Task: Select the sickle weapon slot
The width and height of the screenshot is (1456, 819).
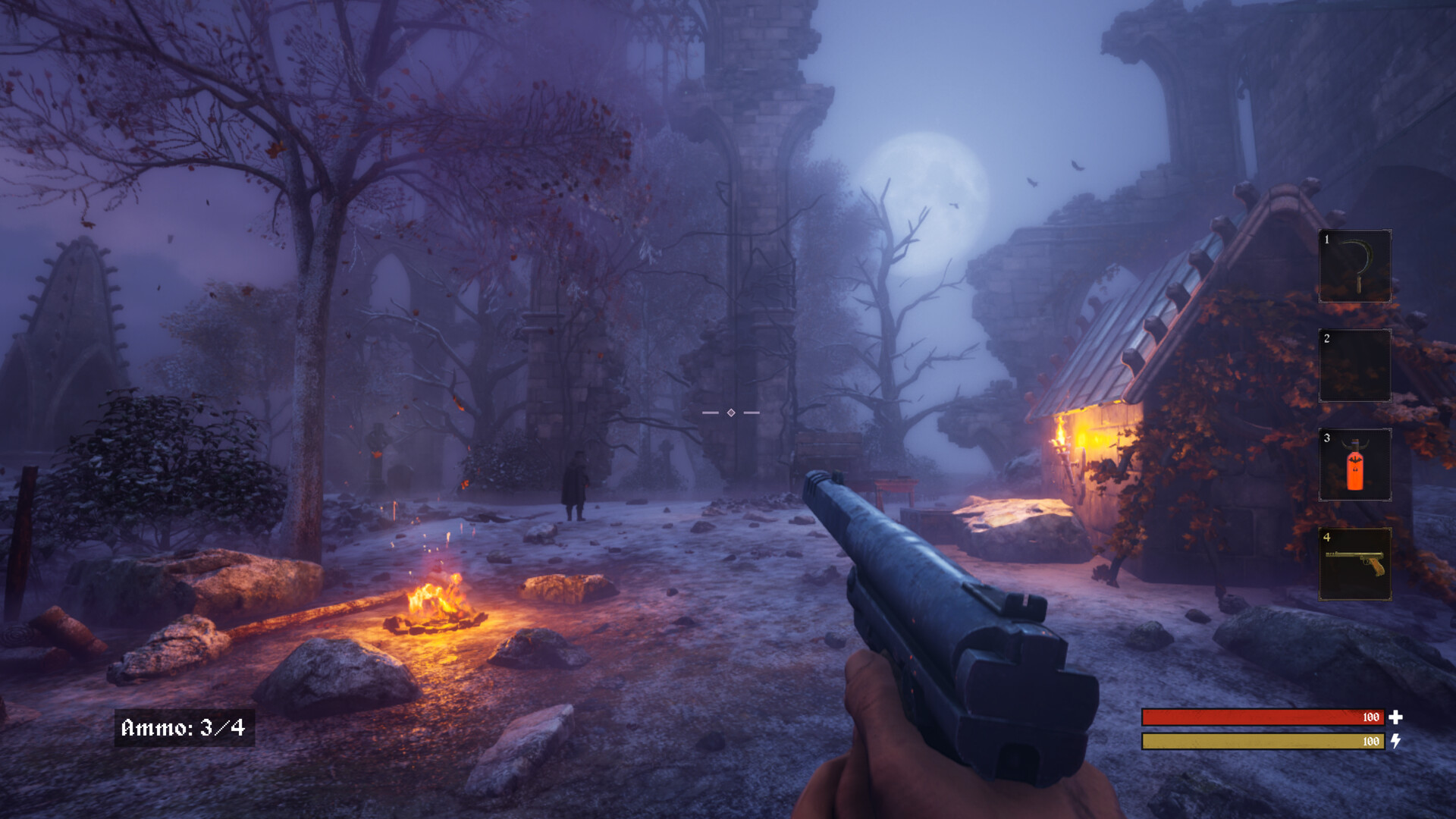Action: pyautogui.click(x=1354, y=266)
